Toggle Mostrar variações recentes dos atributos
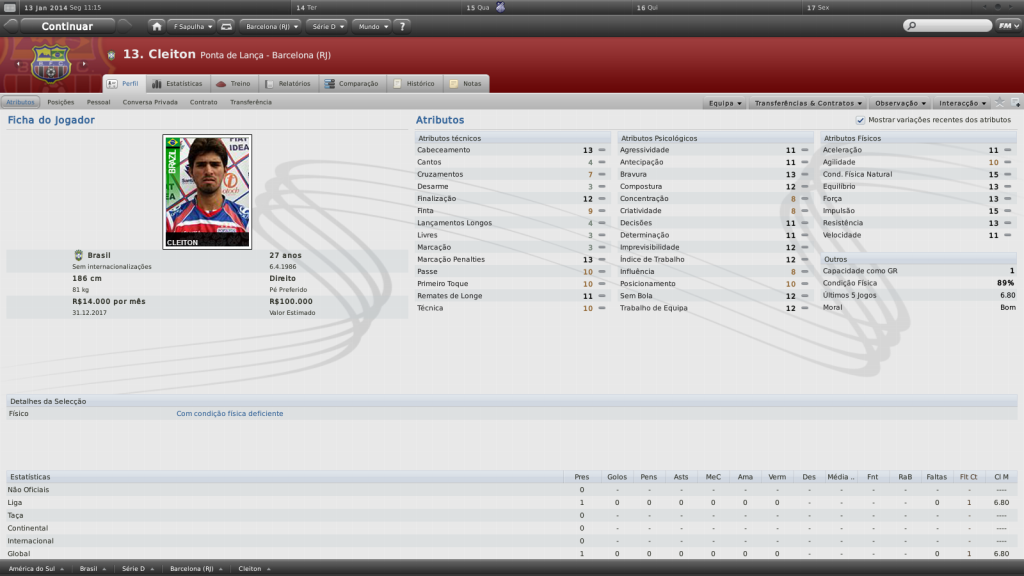1024x576 pixels. pos(860,120)
